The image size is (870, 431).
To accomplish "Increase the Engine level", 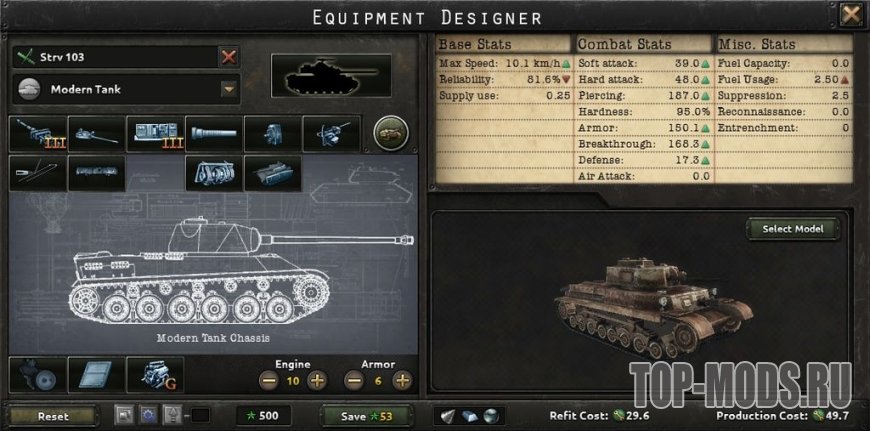I will 317,381.
